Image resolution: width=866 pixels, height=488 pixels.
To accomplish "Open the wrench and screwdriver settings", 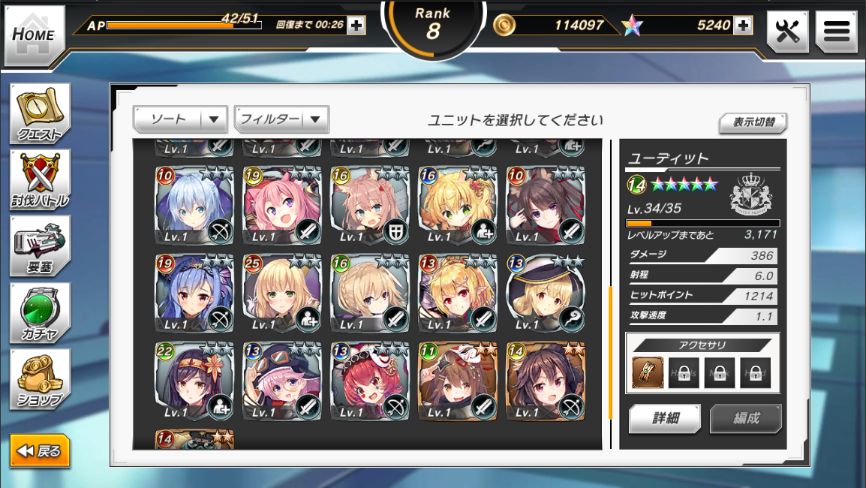I will tap(787, 31).
